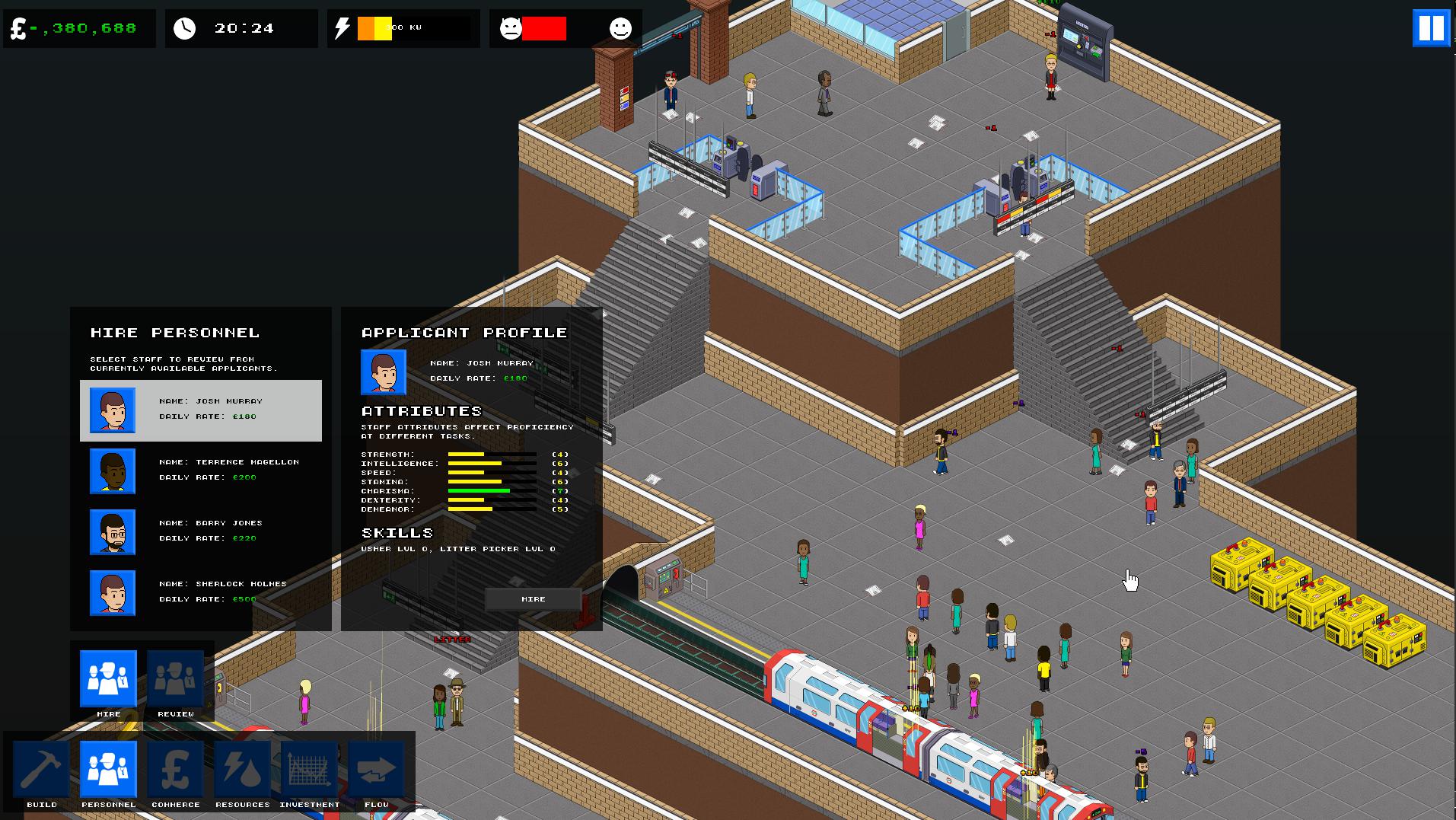
Task: Select applicant Terrence Magellon
Action: point(200,471)
